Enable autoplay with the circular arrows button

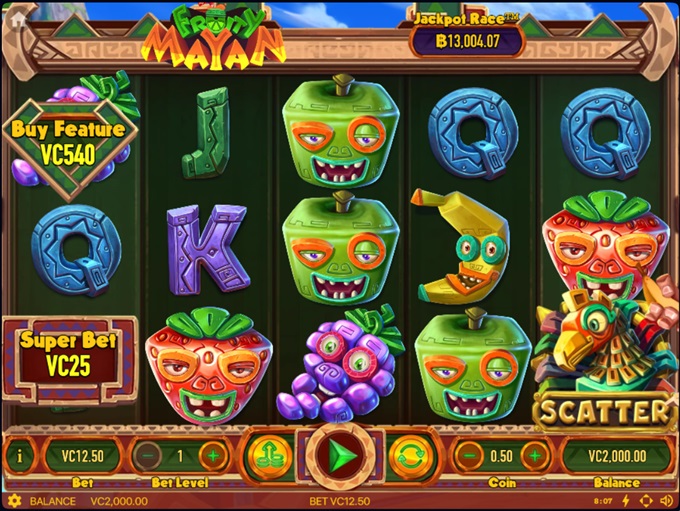(x=408, y=456)
